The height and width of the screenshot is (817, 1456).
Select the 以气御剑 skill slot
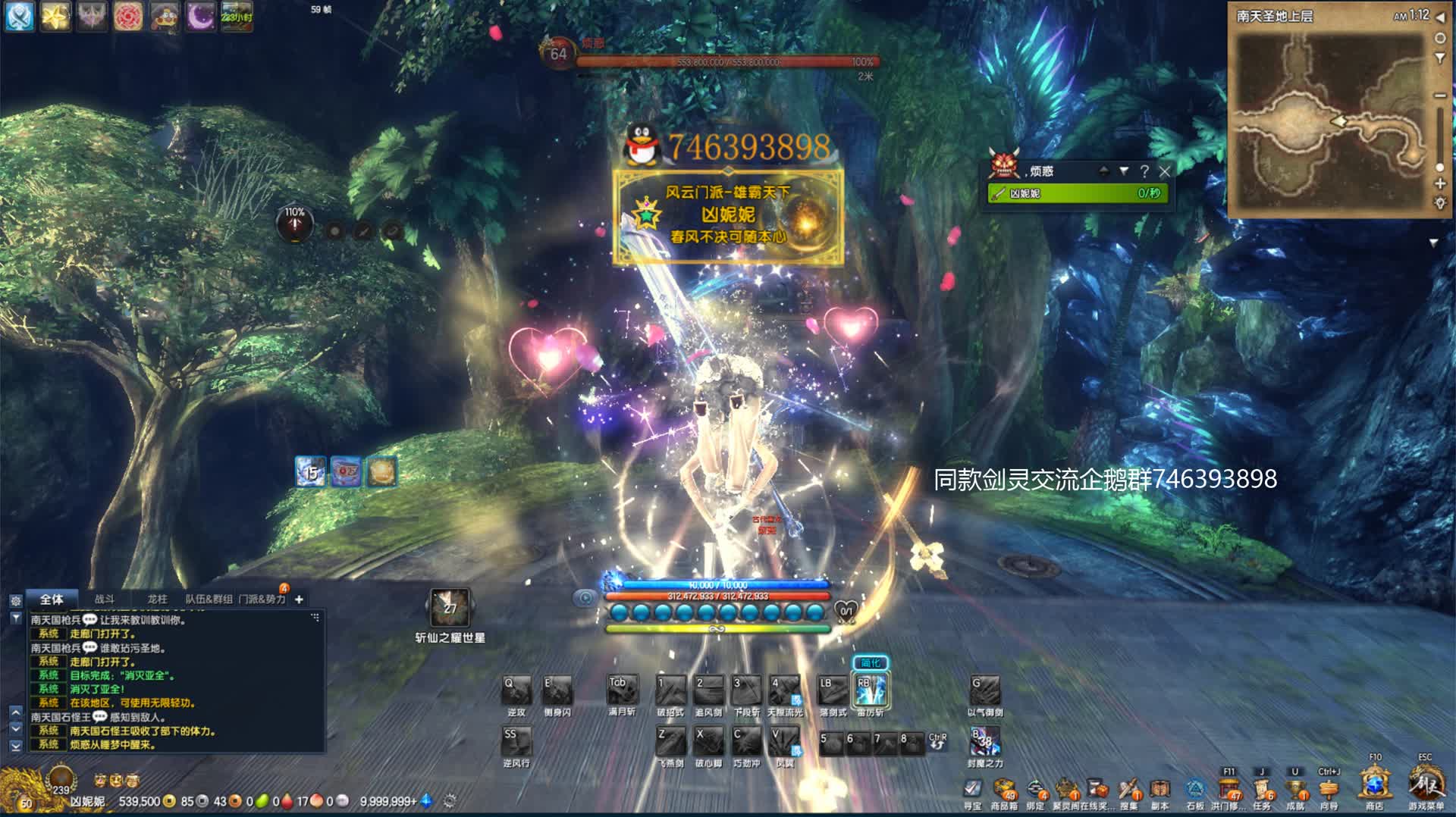[984, 691]
